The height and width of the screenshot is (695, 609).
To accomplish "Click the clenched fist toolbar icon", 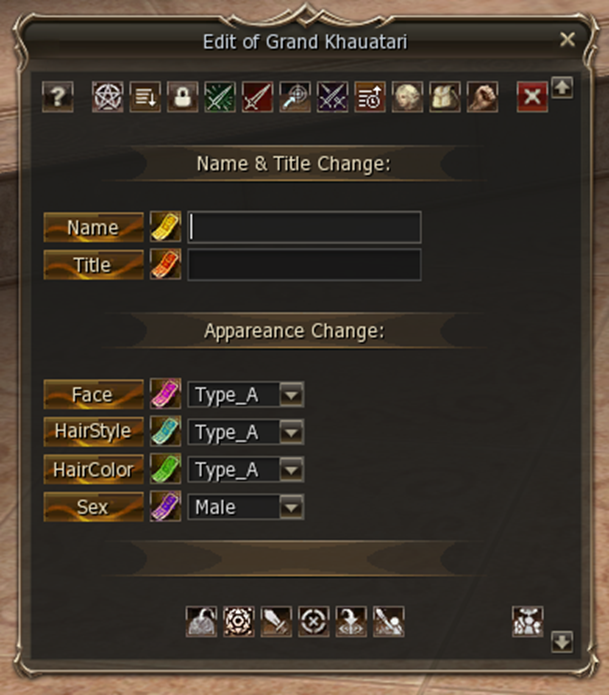I will (x=483, y=97).
